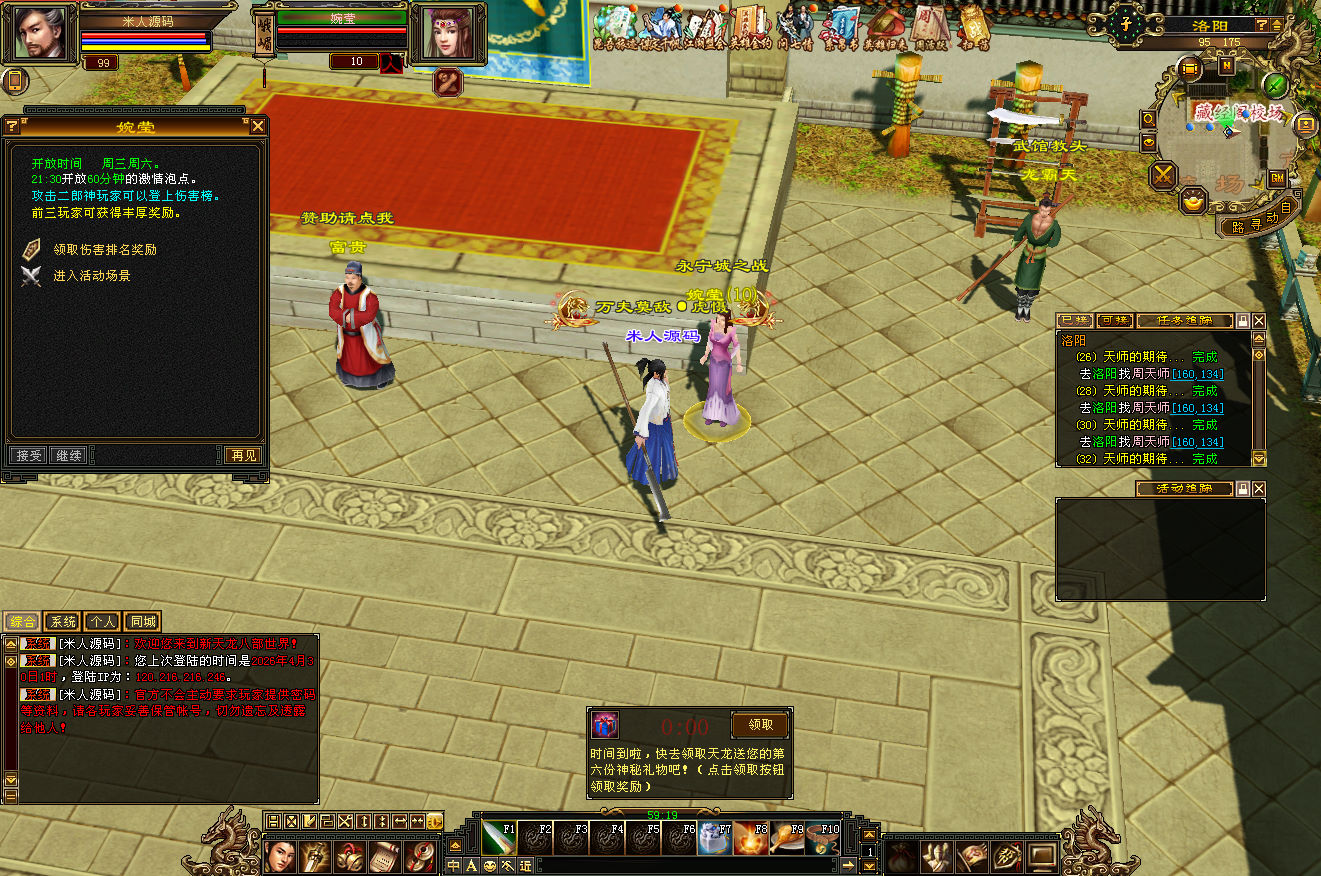Image resolution: width=1321 pixels, height=876 pixels.
Task: Select 进入活动场景 dialogue option
Action: pyautogui.click(x=91, y=275)
